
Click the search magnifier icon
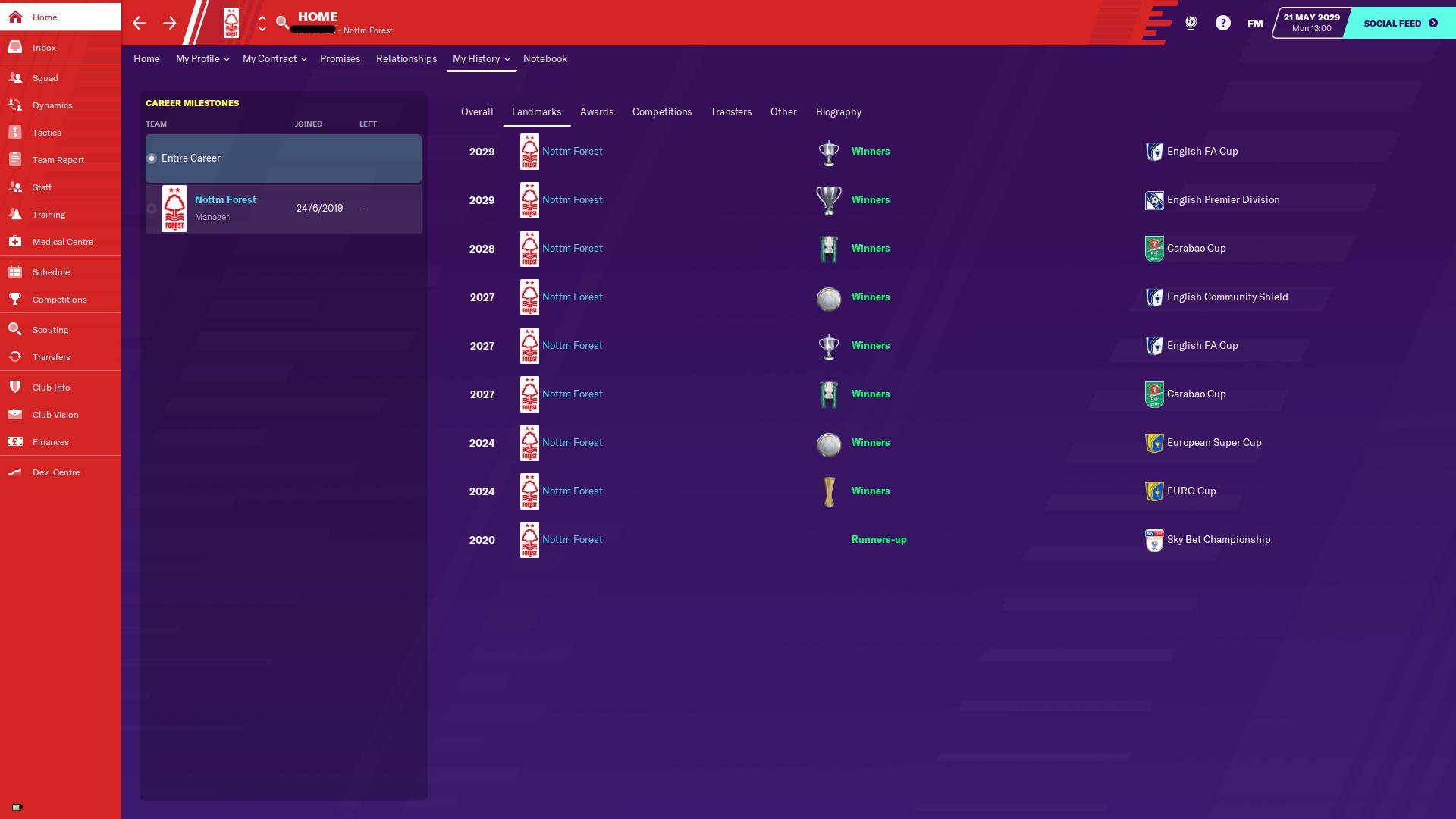point(282,23)
